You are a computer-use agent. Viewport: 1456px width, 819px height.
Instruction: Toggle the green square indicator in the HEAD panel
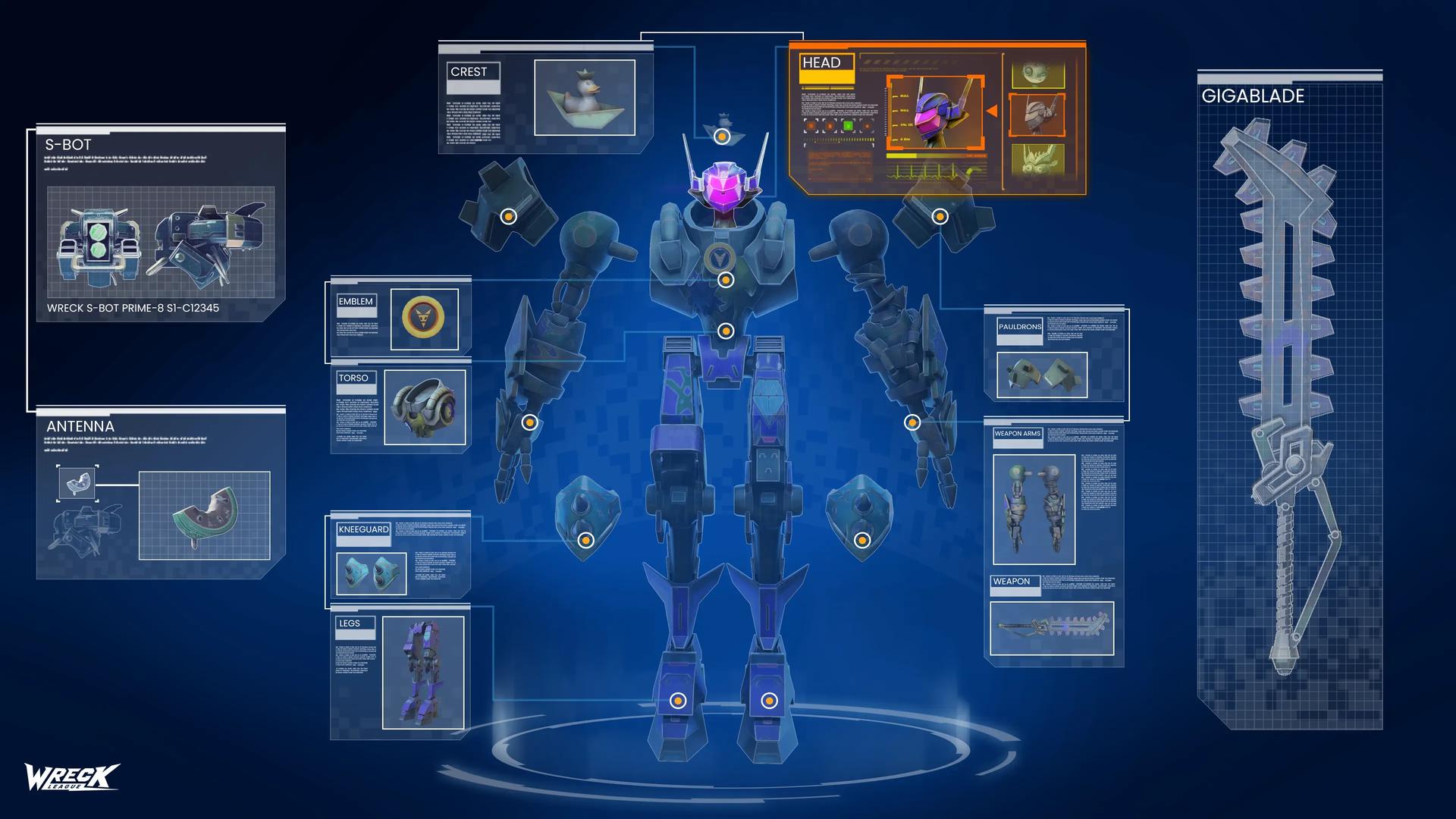click(x=849, y=126)
